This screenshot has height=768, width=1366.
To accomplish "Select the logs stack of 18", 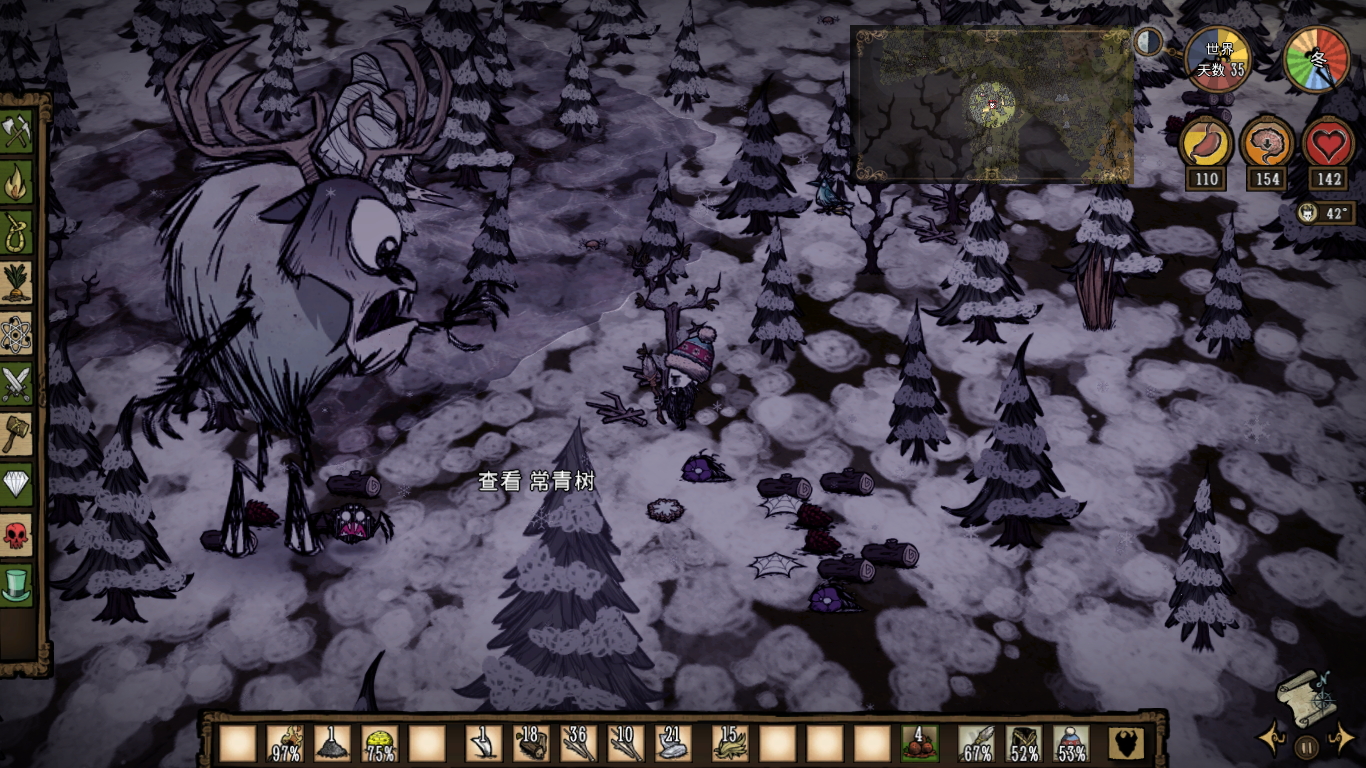I will [x=531, y=743].
